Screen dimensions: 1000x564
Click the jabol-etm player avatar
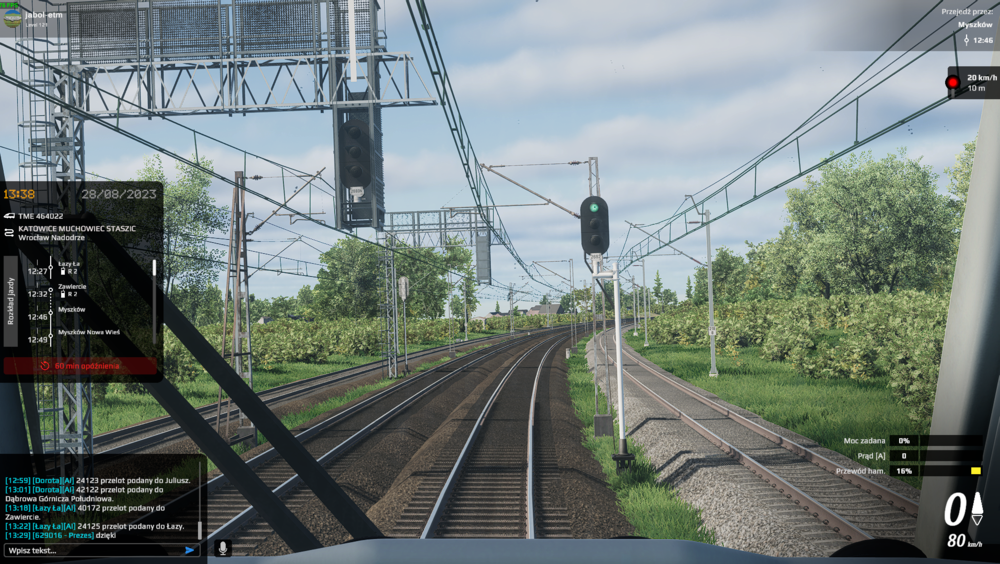(12, 17)
